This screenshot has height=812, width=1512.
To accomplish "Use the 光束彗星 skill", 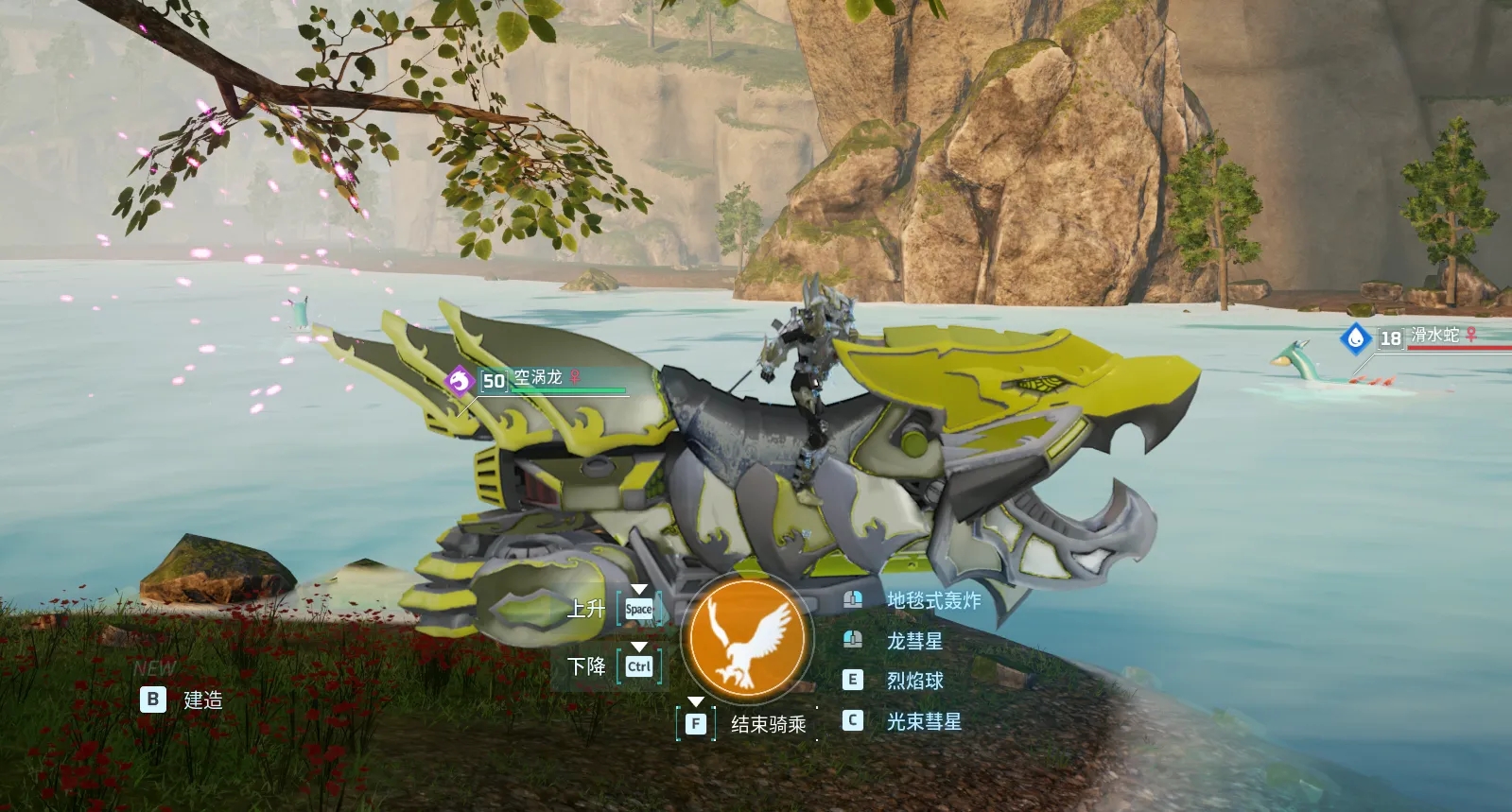I will 923,721.
